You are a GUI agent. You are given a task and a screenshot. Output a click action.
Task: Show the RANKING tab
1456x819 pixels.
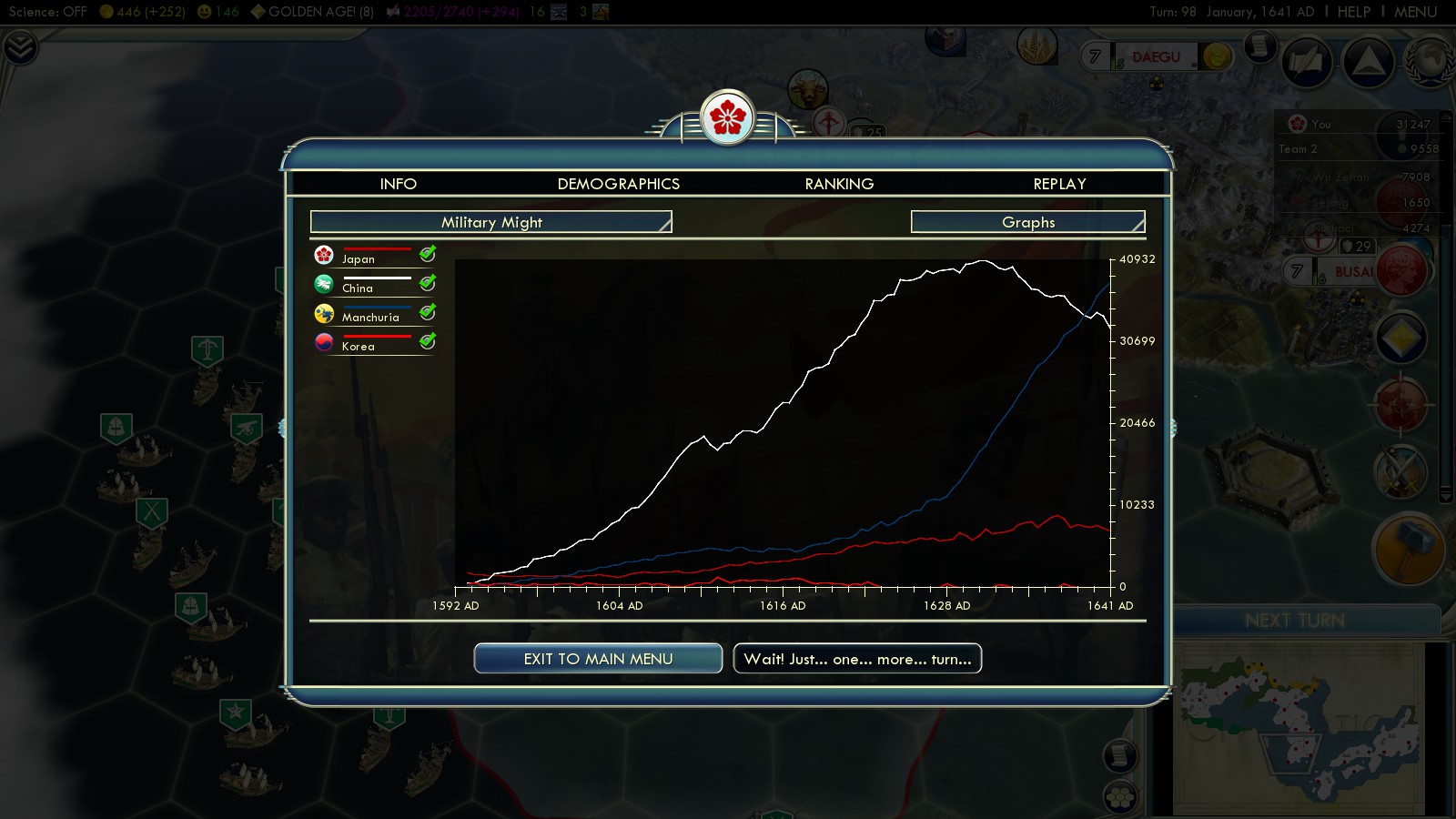click(839, 184)
